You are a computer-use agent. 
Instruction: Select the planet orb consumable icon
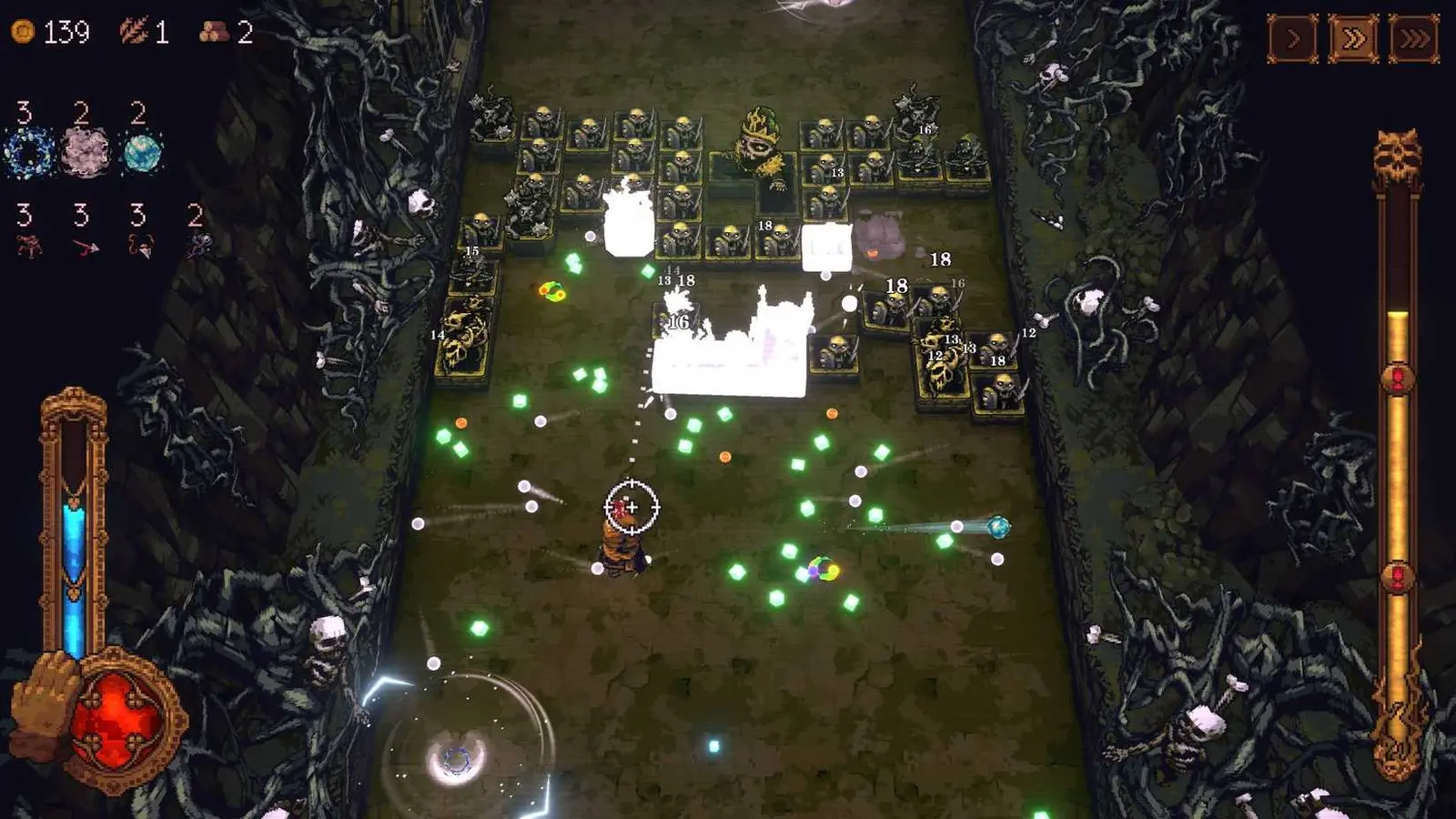(142, 153)
